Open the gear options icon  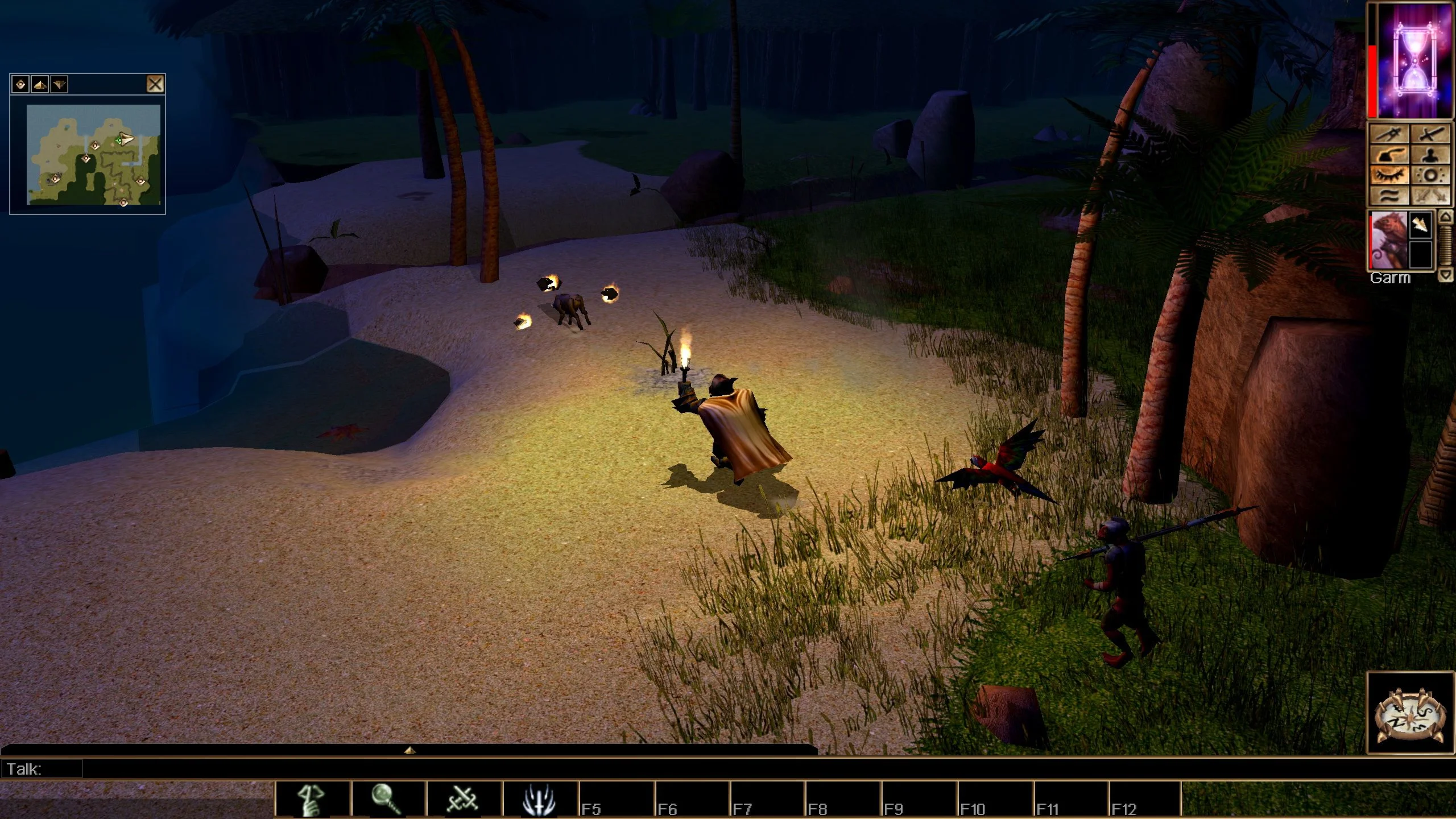pos(1430,175)
